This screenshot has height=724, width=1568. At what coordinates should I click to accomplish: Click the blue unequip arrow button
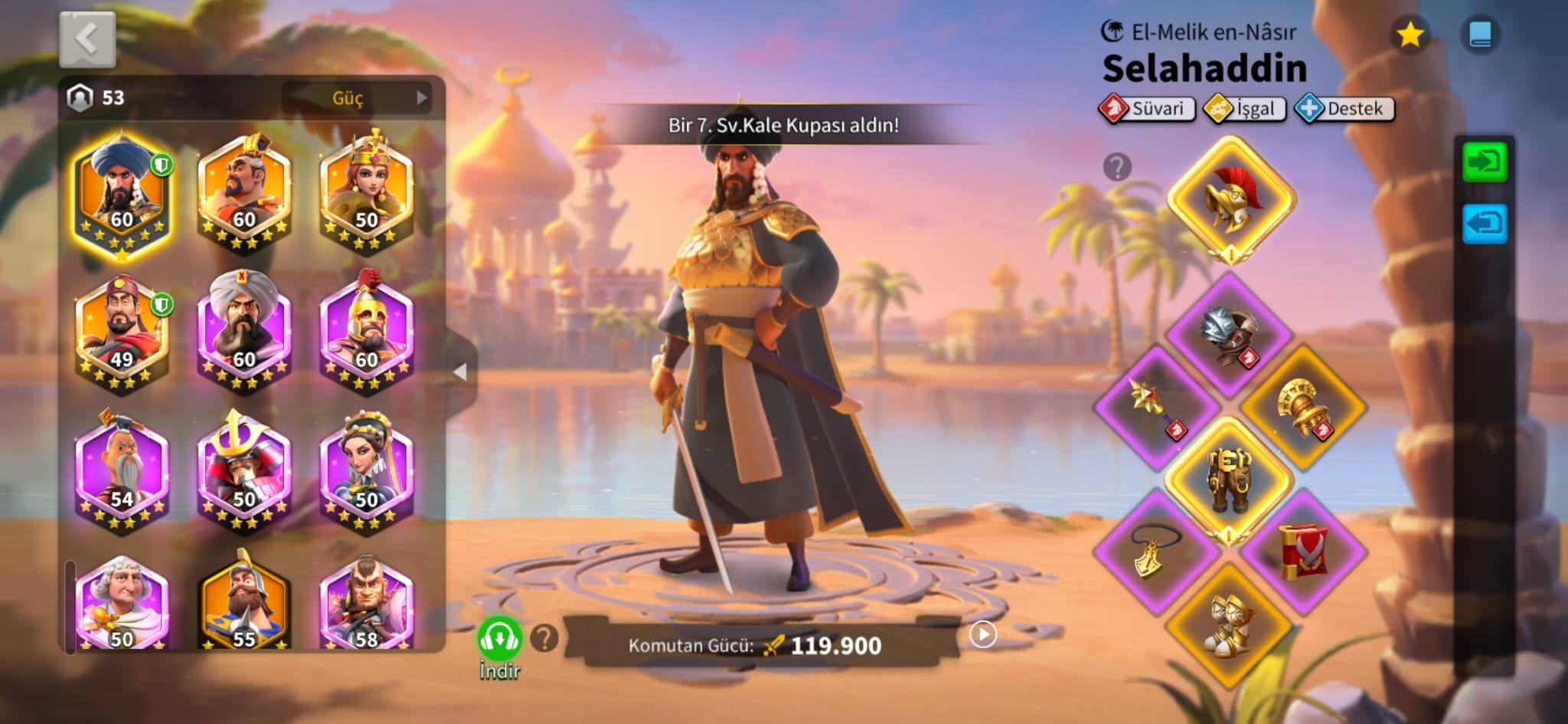pos(1485,224)
